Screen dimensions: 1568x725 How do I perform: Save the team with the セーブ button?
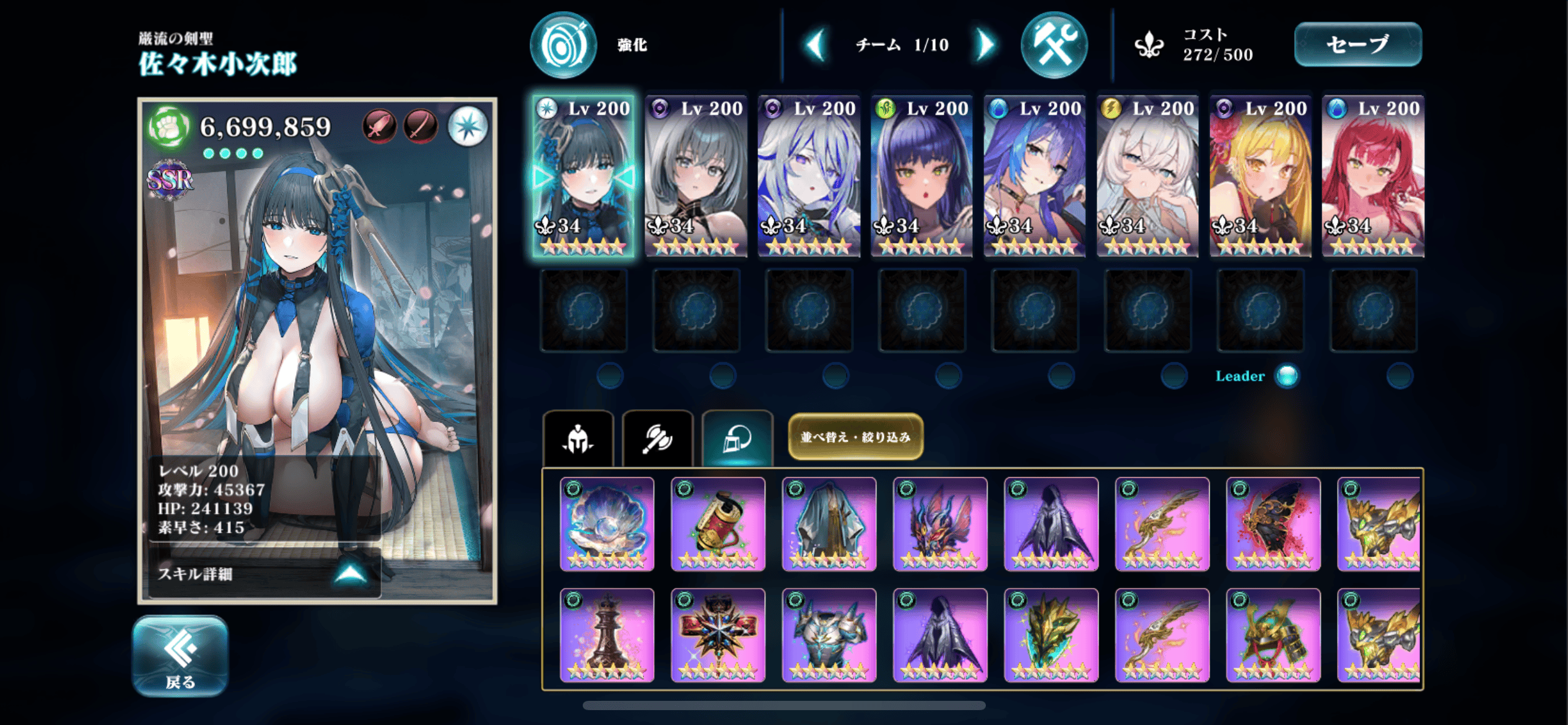pos(1357,45)
